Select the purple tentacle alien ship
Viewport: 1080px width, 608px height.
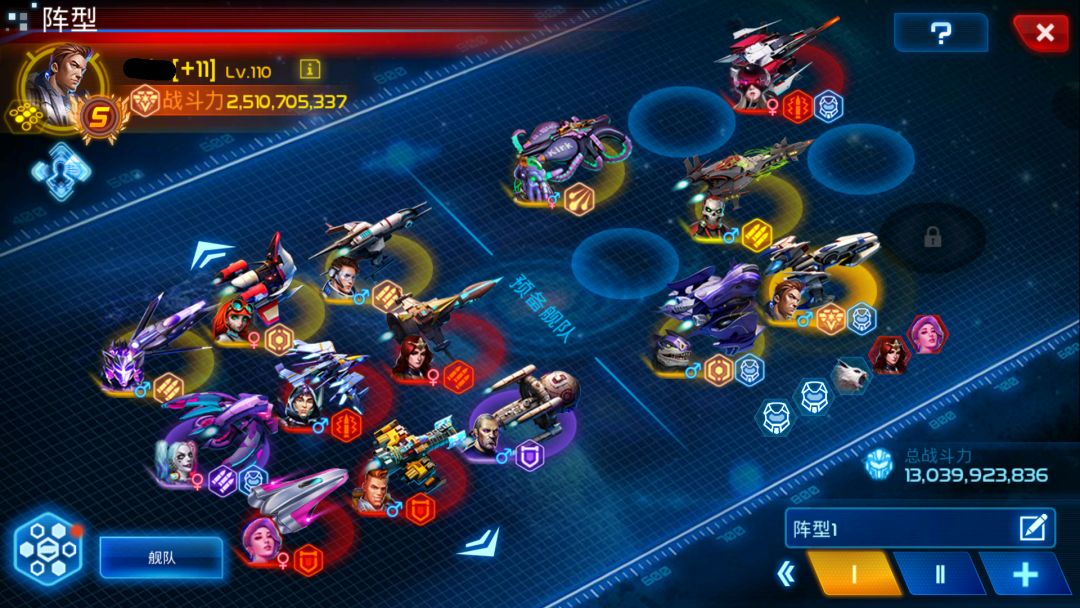click(565, 148)
